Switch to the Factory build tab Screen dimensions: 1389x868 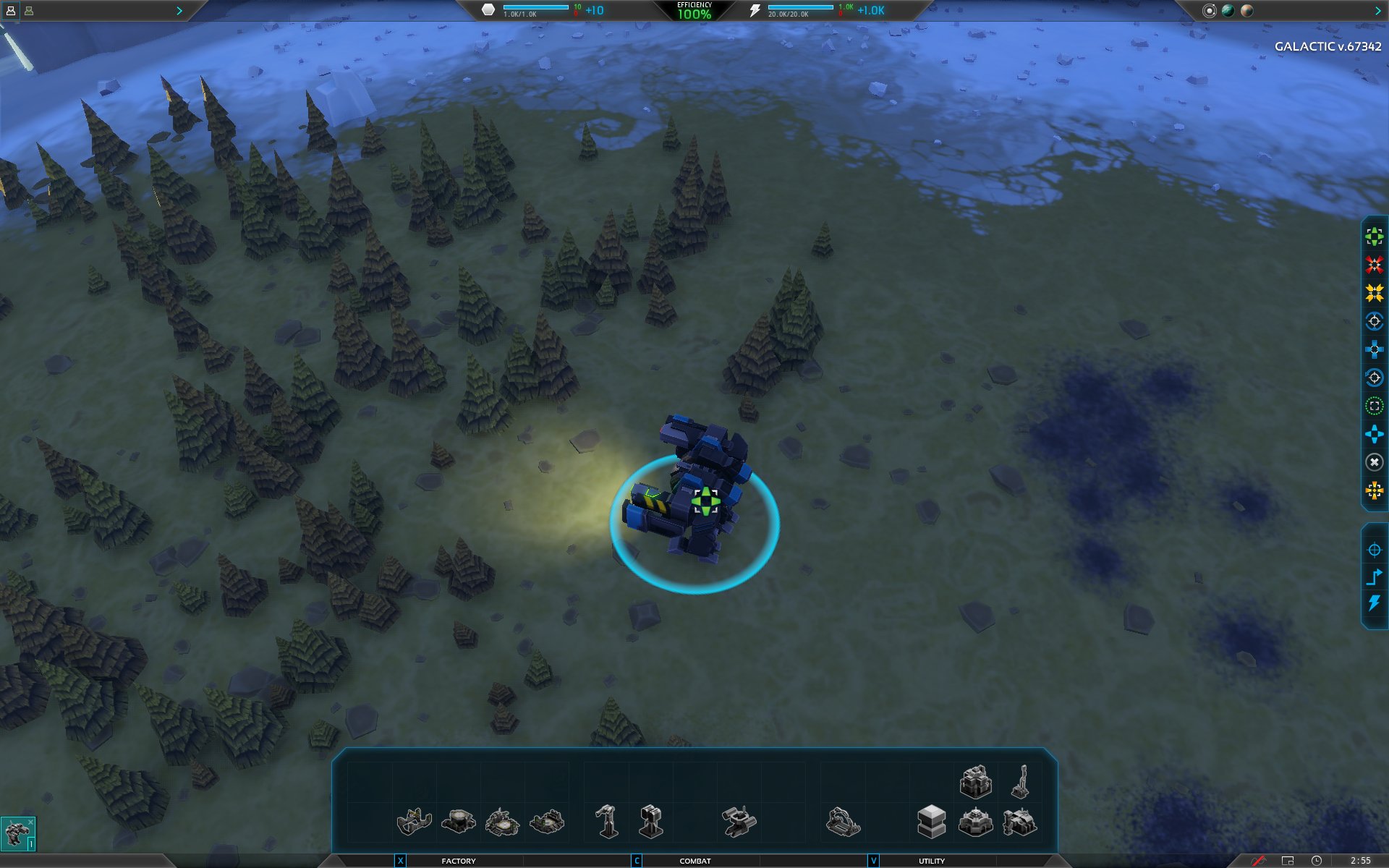(458, 861)
